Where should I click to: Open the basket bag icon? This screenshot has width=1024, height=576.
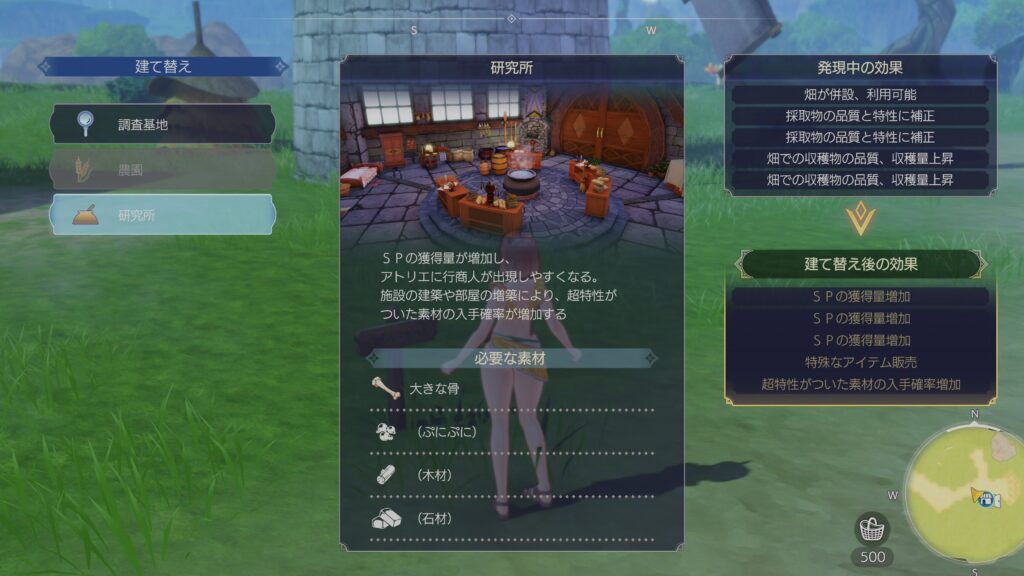click(873, 529)
